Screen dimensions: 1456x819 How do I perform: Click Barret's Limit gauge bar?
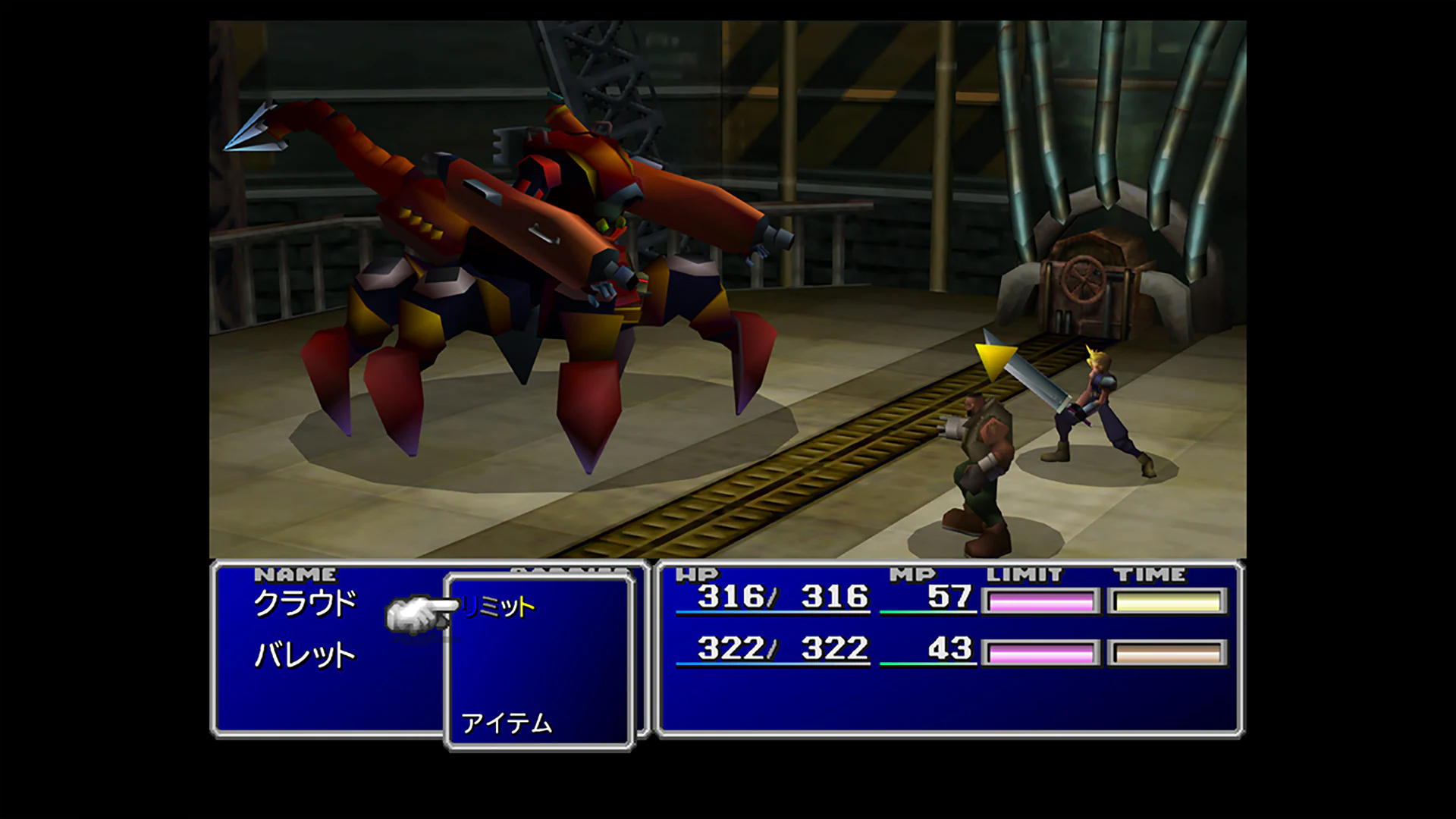1039,651
